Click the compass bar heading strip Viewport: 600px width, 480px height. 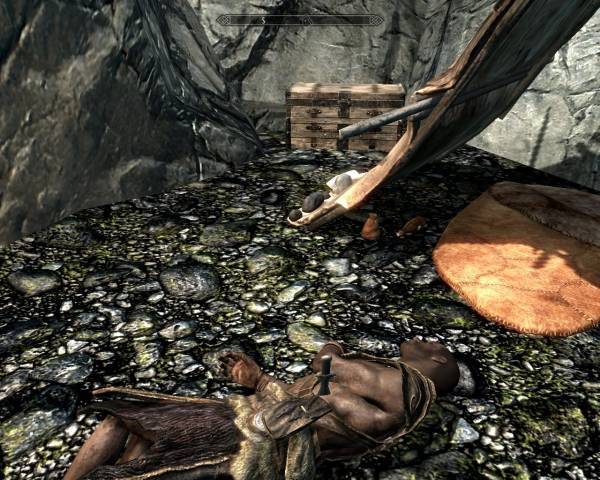pyautogui.click(x=300, y=20)
